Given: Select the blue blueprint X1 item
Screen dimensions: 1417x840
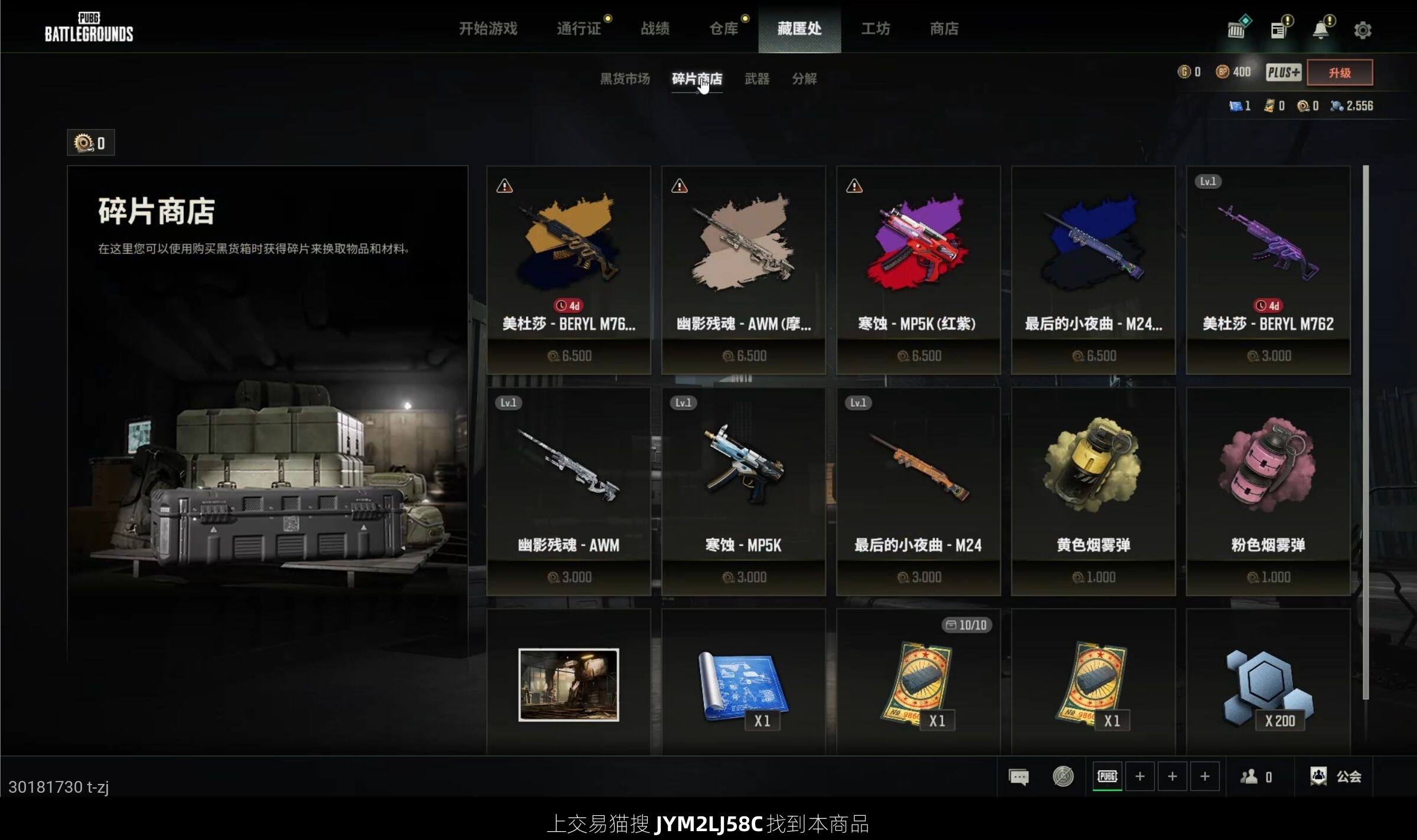Looking at the screenshot, I should click(x=743, y=685).
